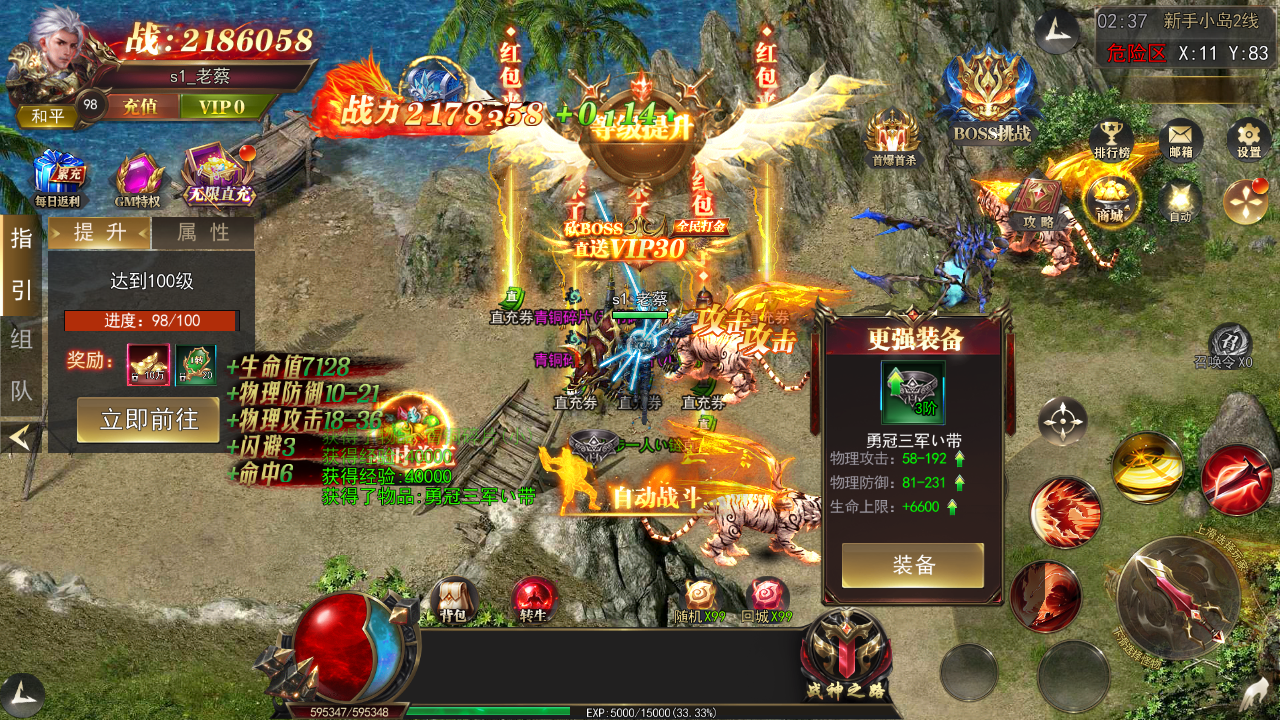Toggle the 自动 auto-battle icon
This screenshot has height=720, width=1280.
1180,200
